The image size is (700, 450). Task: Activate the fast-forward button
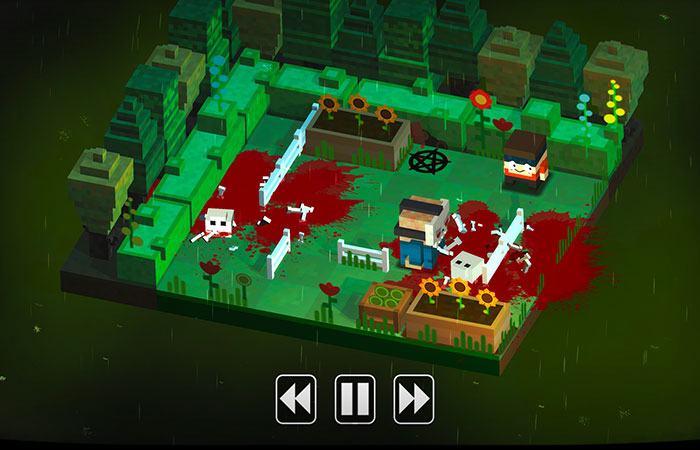pyautogui.click(x=413, y=399)
